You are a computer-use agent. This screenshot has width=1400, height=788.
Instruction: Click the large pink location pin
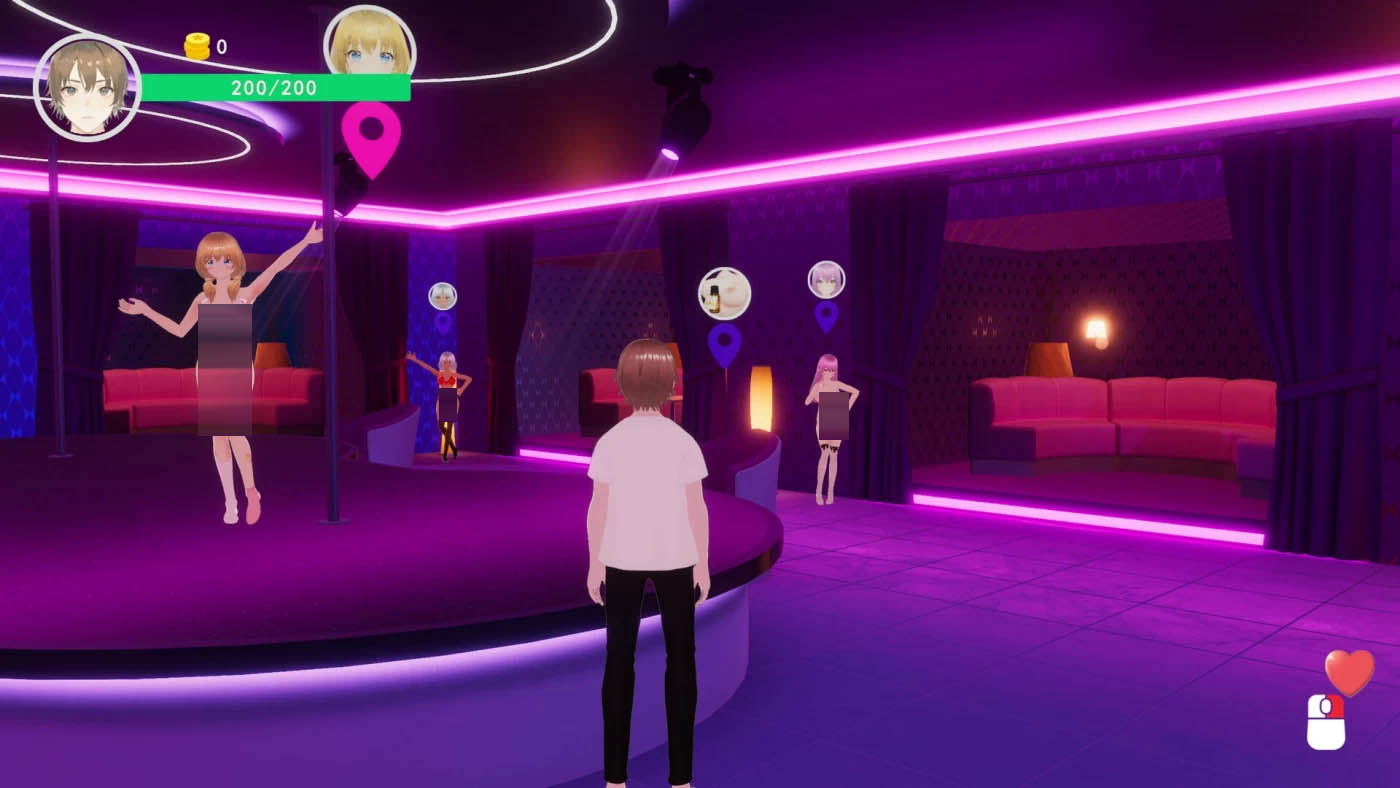[371, 134]
